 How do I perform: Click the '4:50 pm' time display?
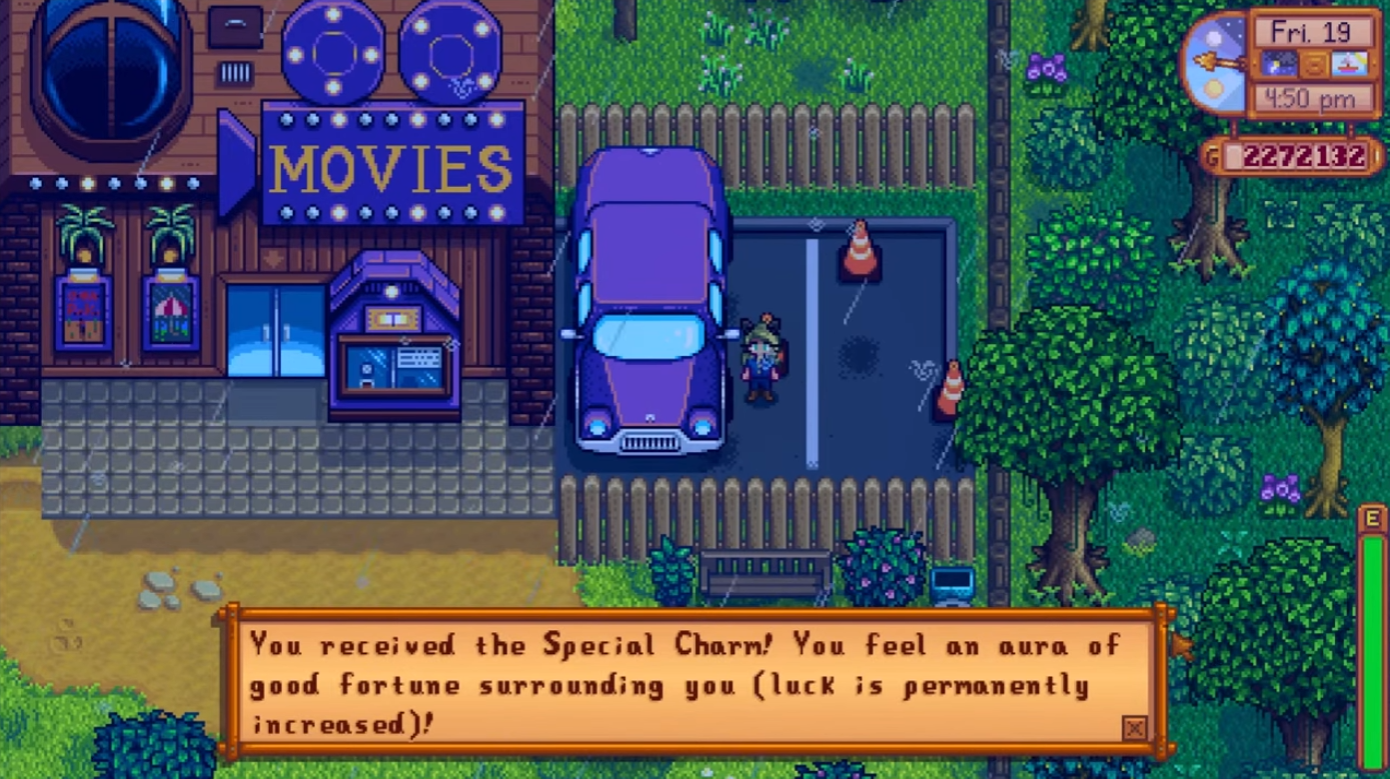pyautogui.click(x=1310, y=97)
